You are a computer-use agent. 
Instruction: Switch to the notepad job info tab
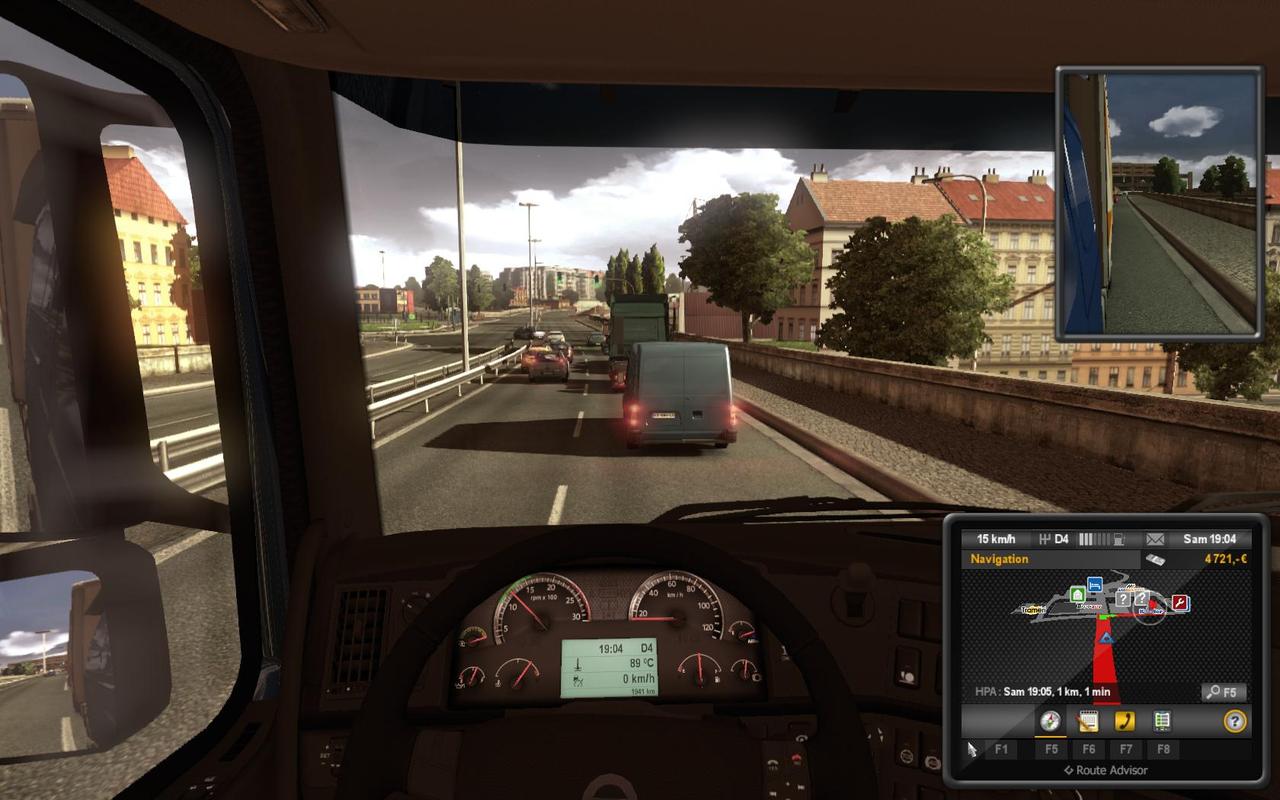[x=1087, y=721]
